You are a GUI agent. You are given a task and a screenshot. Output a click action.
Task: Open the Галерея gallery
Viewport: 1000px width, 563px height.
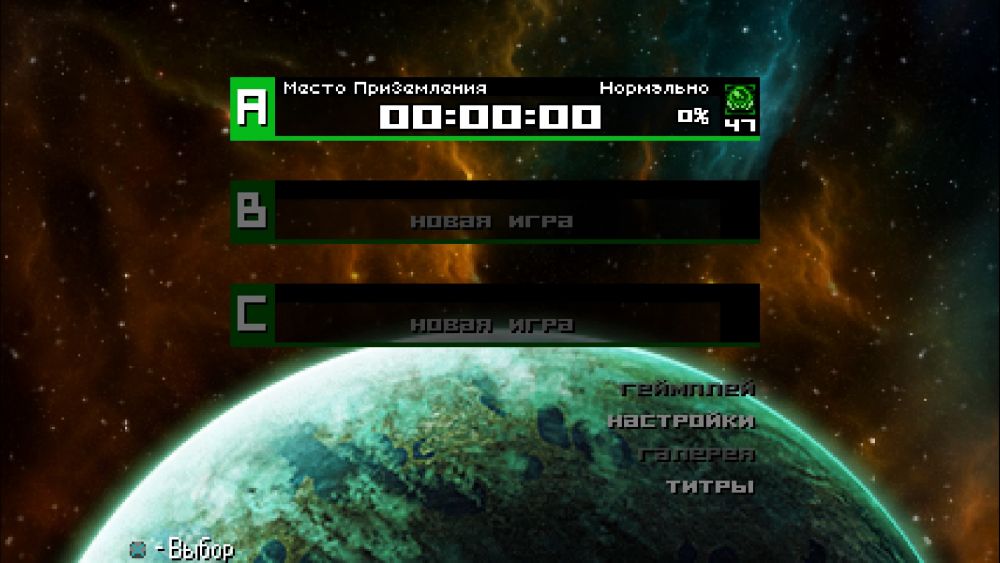pos(697,454)
